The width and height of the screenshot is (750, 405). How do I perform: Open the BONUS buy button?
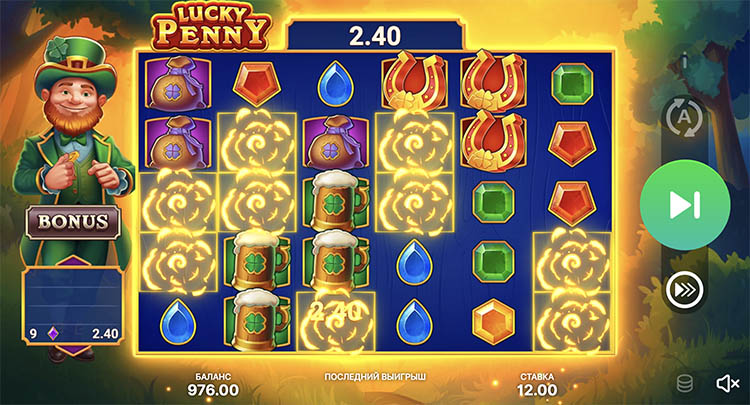click(74, 222)
